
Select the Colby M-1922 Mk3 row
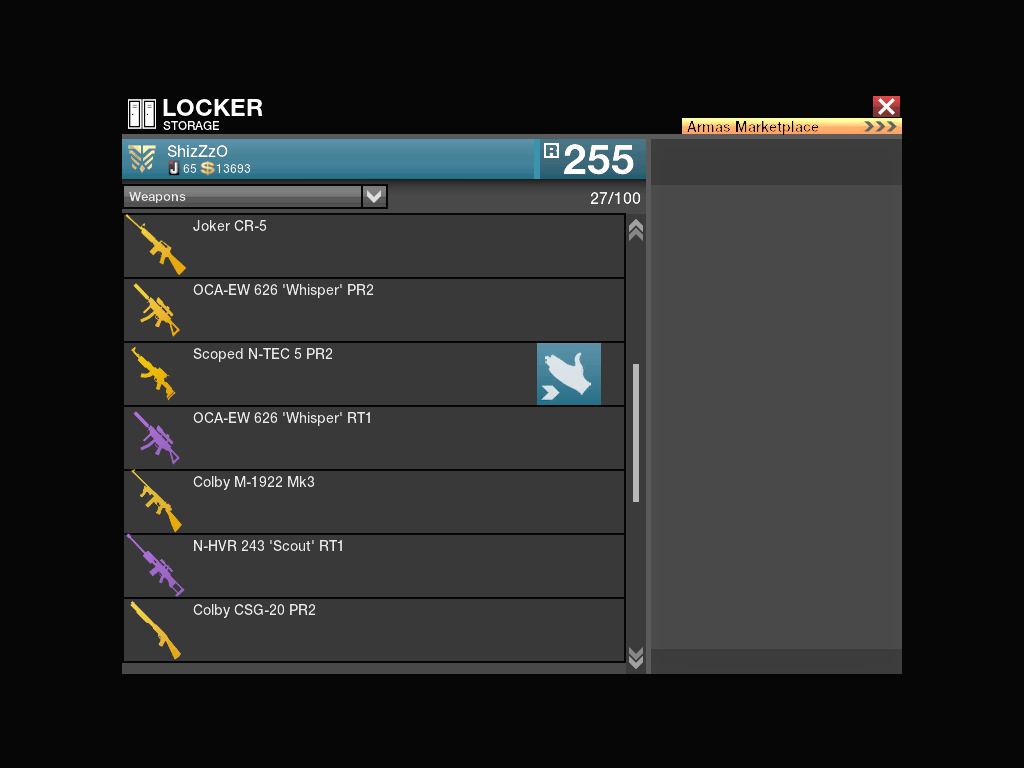374,502
